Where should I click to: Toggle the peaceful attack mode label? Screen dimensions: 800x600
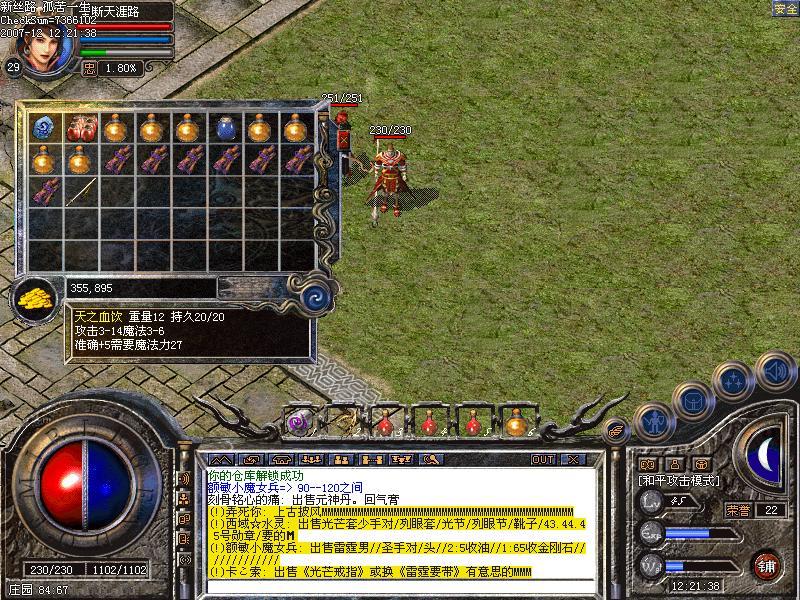pyautogui.click(x=680, y=481)
